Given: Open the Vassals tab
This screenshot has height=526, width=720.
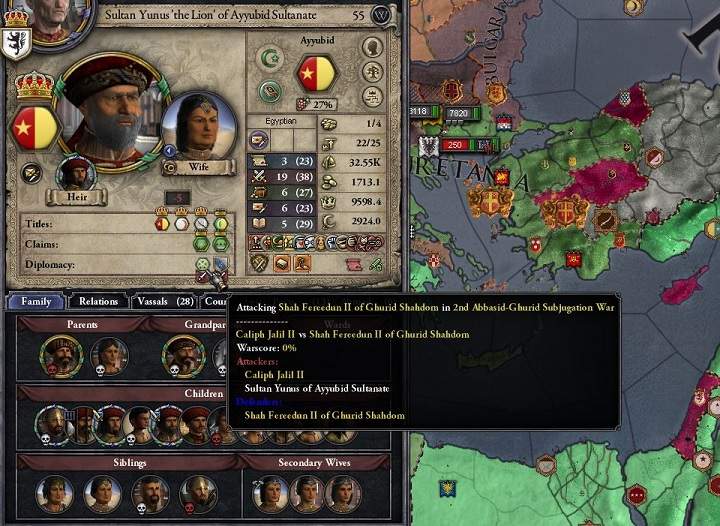Looking at the screenshot, I should (163, 301).
